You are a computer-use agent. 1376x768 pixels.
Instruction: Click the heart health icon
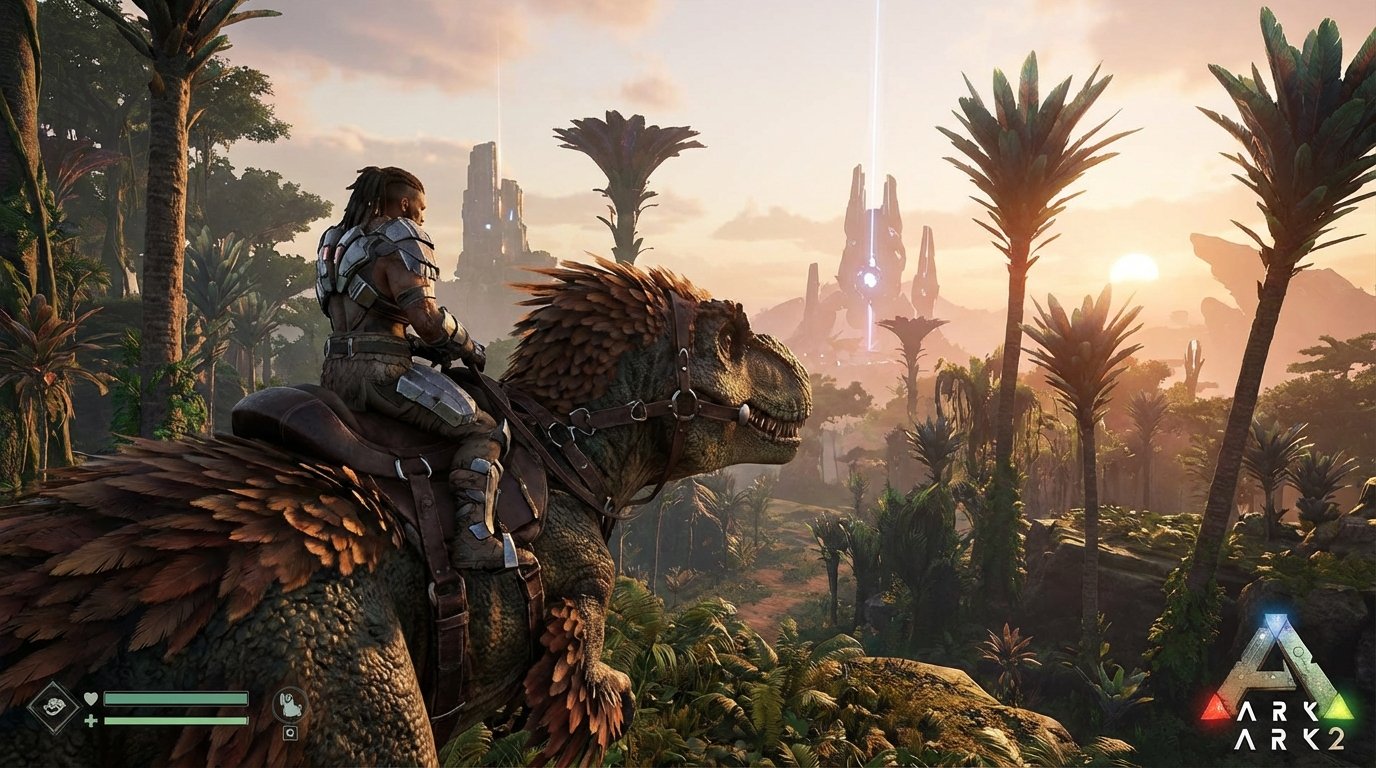91,698
